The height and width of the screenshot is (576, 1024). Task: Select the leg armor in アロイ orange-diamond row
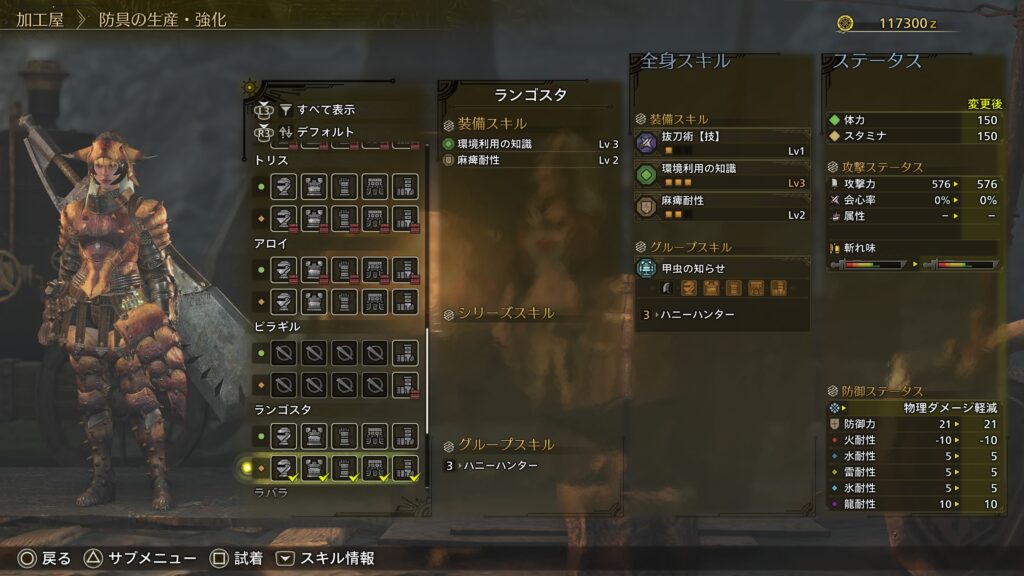point(405,300)
